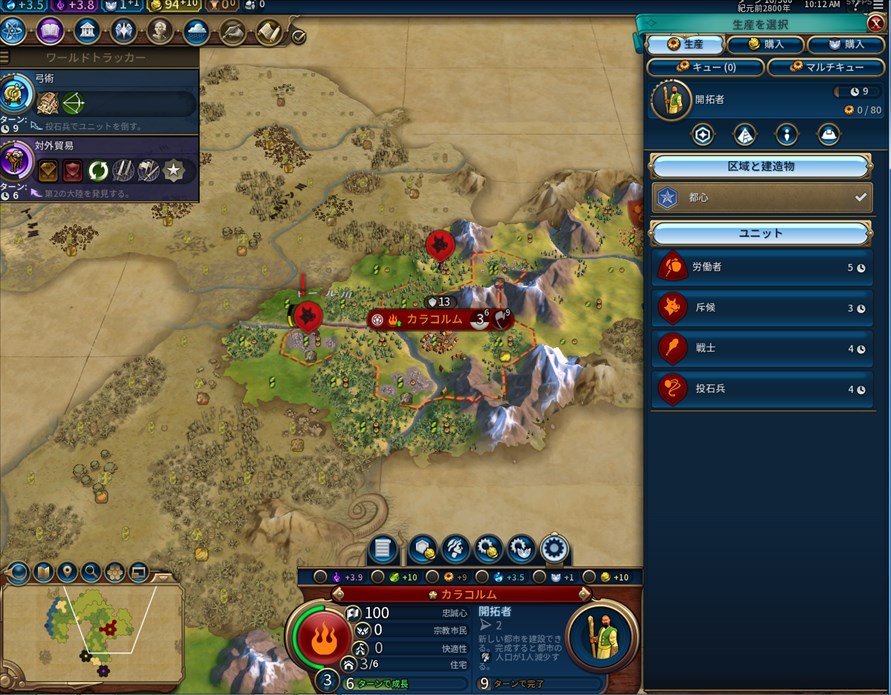Viewport: 891px width, 695px height.
Task: Open the faith 購入 purchase tab
Action: (845, 44)
